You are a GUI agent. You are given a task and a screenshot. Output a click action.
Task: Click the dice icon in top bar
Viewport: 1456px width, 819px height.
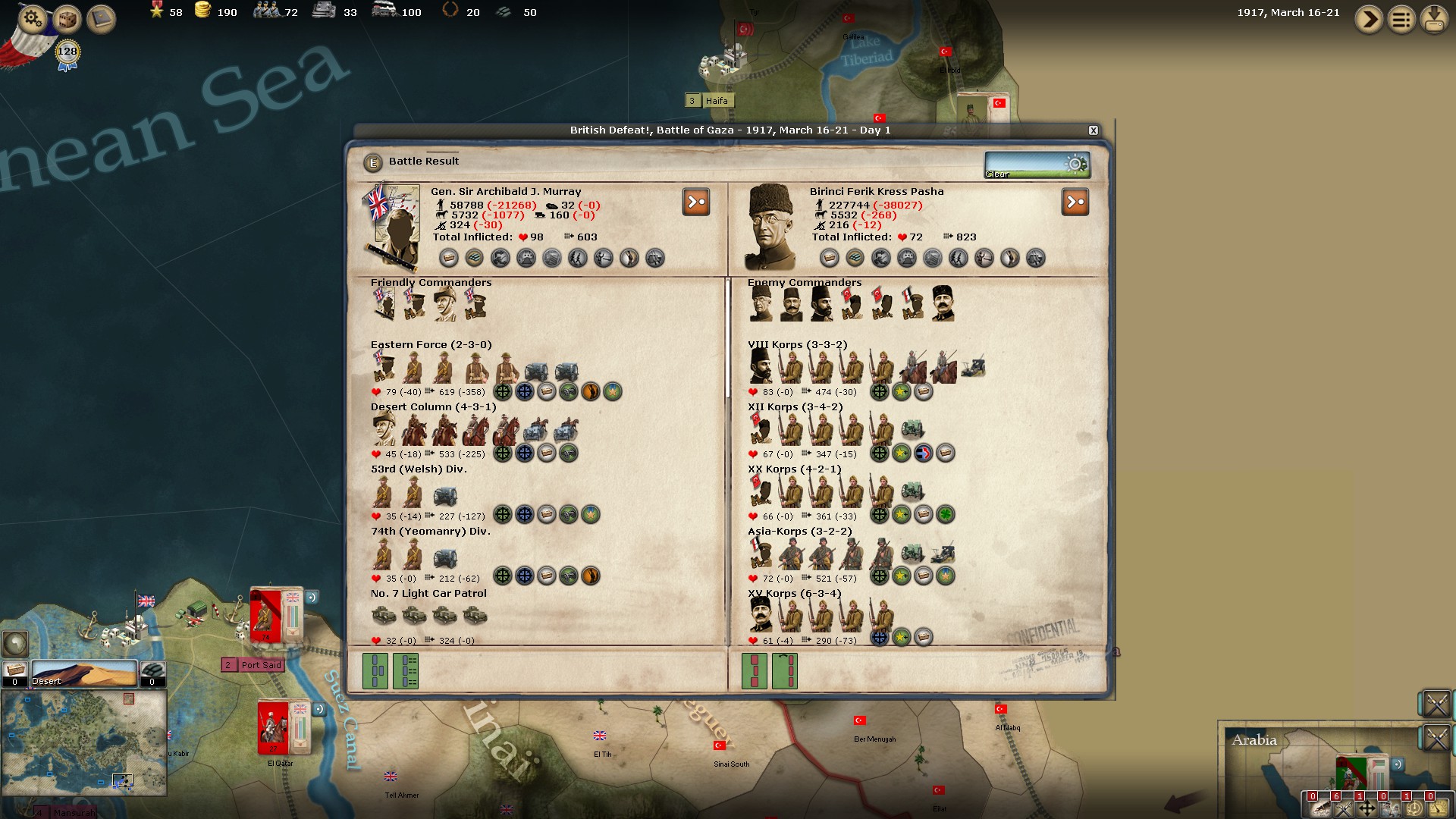[67, 18]
